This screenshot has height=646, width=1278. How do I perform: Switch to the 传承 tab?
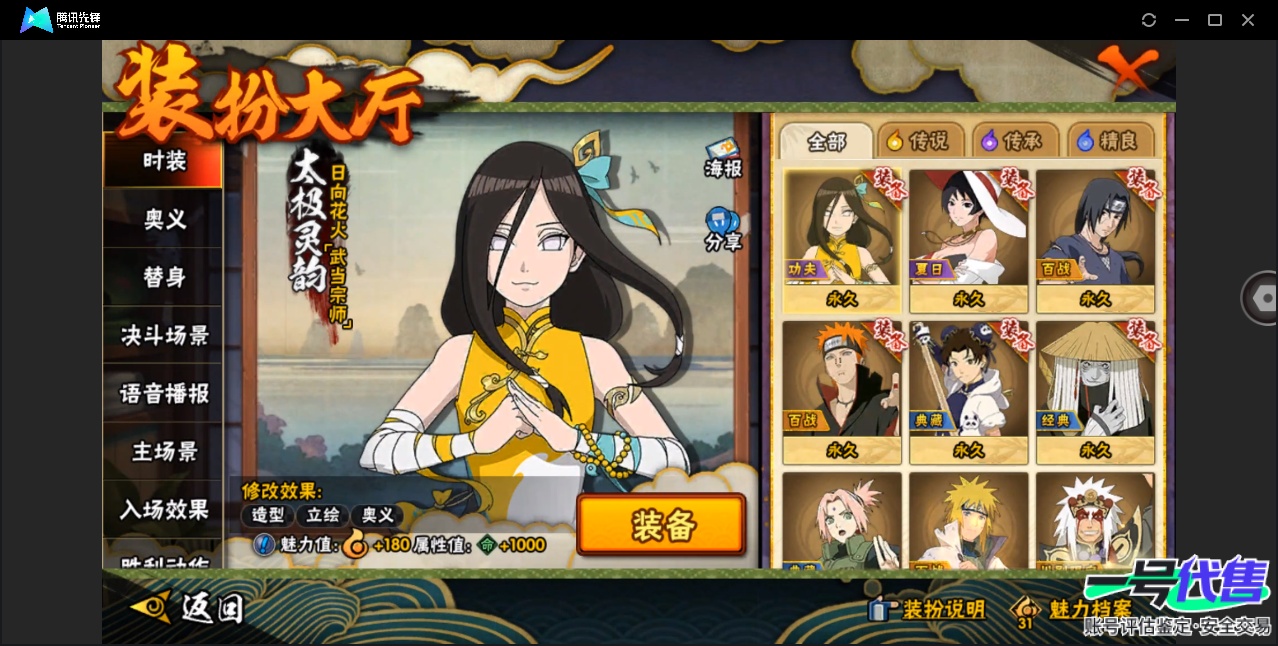[x=1015, y=141]
